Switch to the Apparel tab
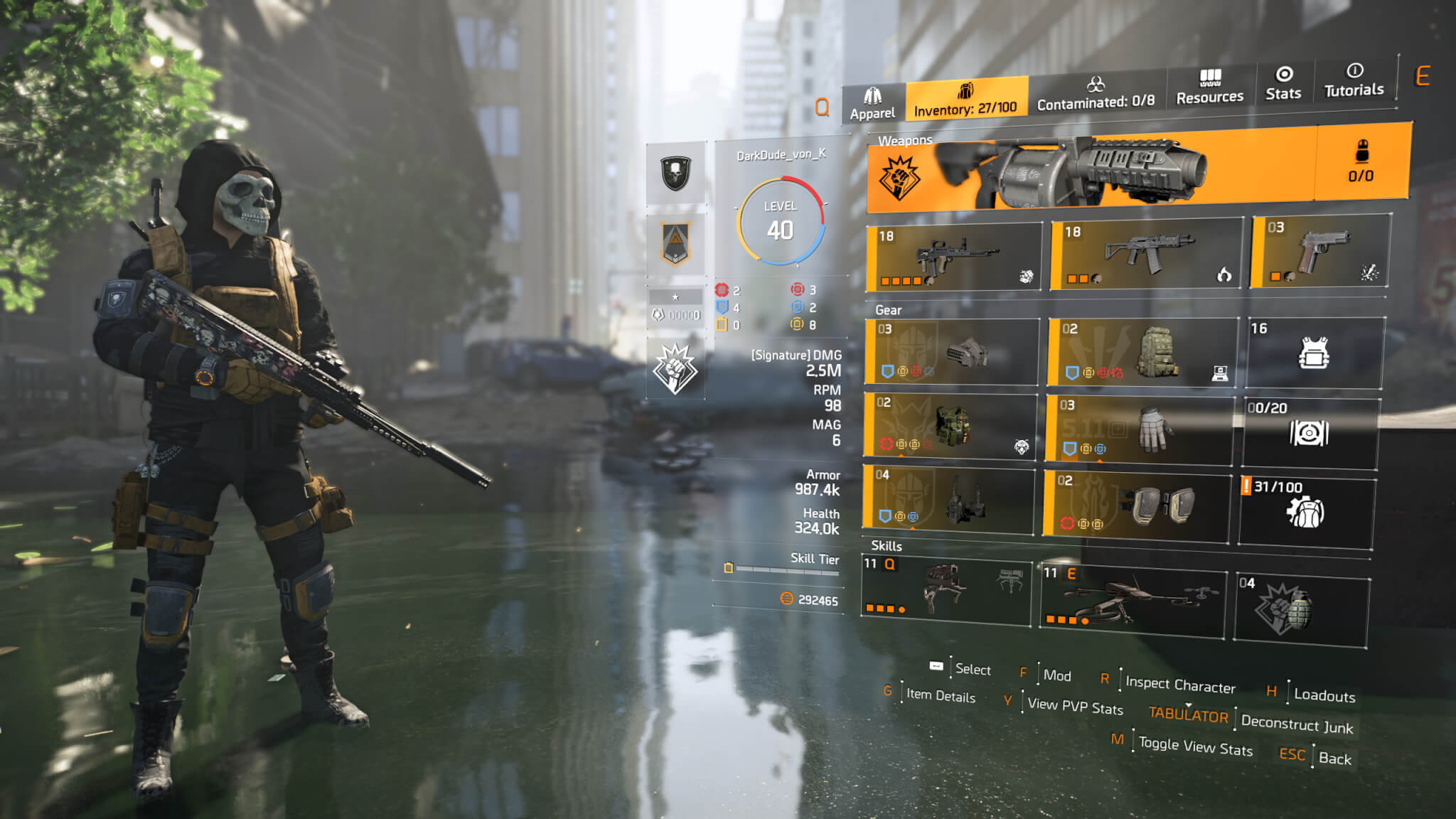 click(873, 104)
